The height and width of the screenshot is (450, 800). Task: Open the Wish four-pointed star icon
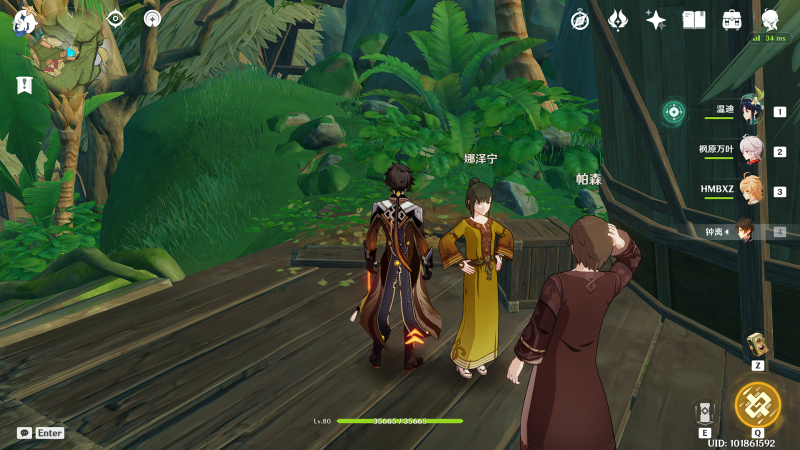[656, 20]
